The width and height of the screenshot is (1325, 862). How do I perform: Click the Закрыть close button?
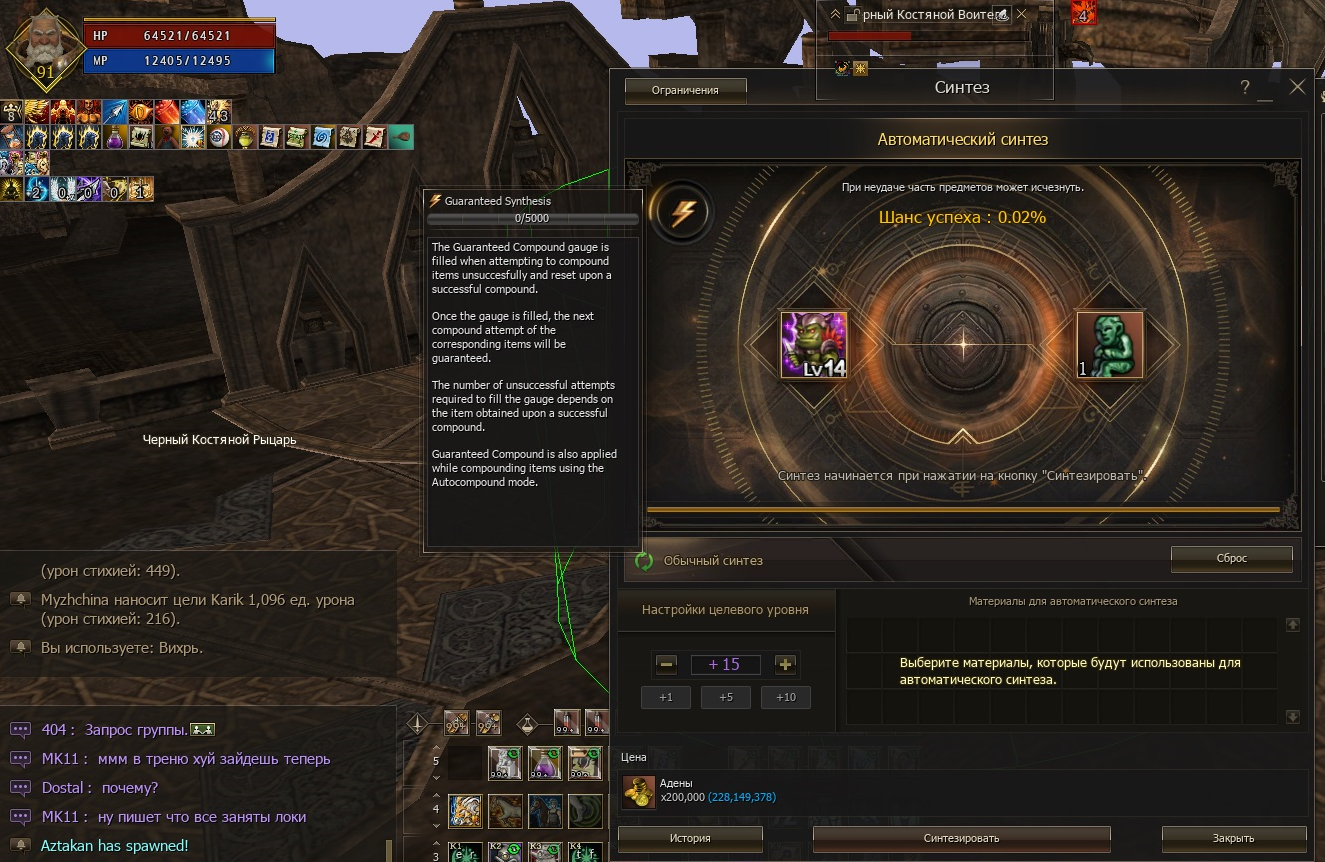click(x=1233, y=838)
